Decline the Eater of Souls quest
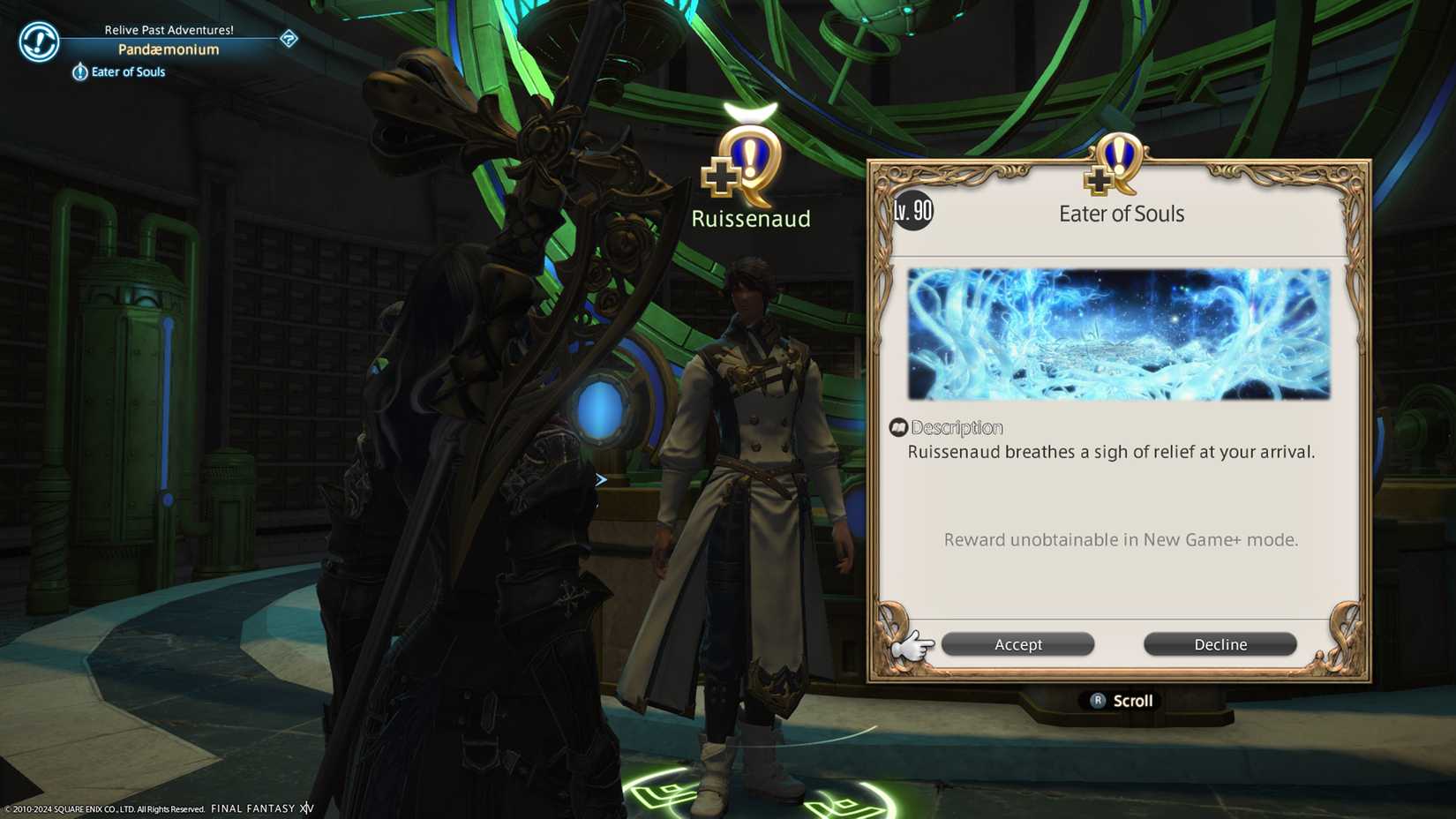 (1220, 644)
